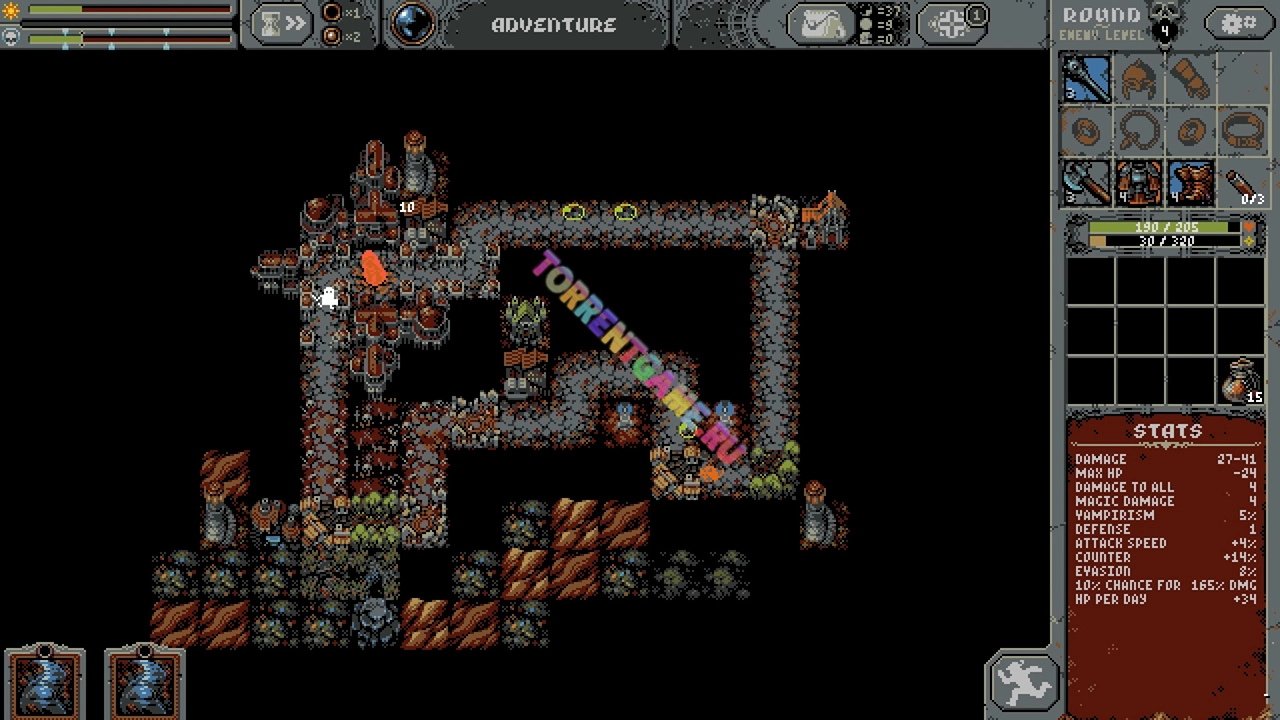
Task: Click the Adventure mode label
Action: (554, 25)
